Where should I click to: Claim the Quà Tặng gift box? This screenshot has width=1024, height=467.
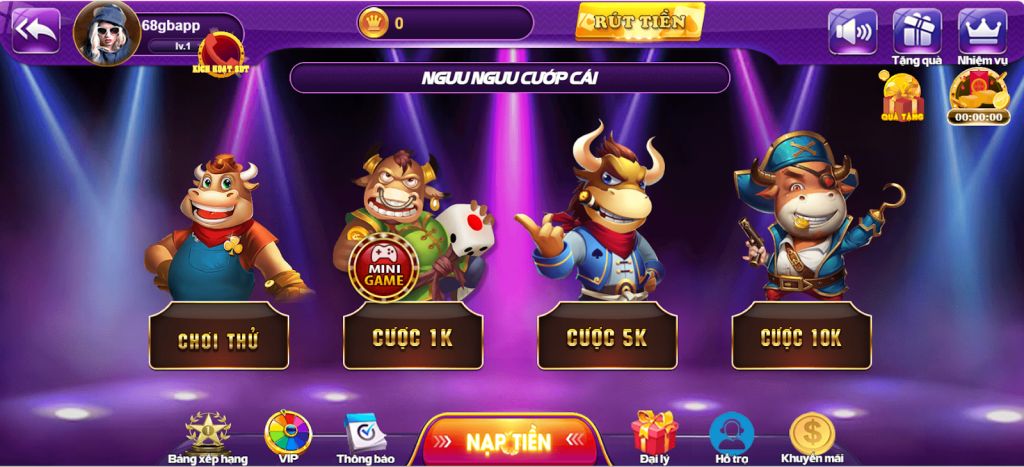pos(901,97)
